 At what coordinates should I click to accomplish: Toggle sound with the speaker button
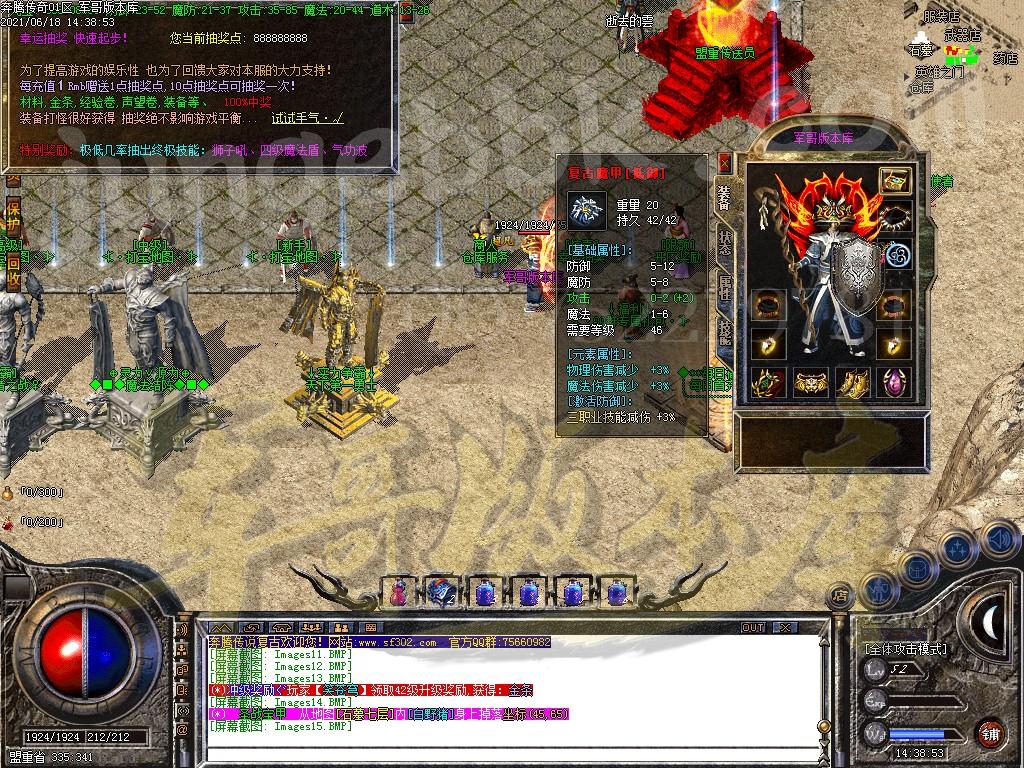[x=998, y=540]
